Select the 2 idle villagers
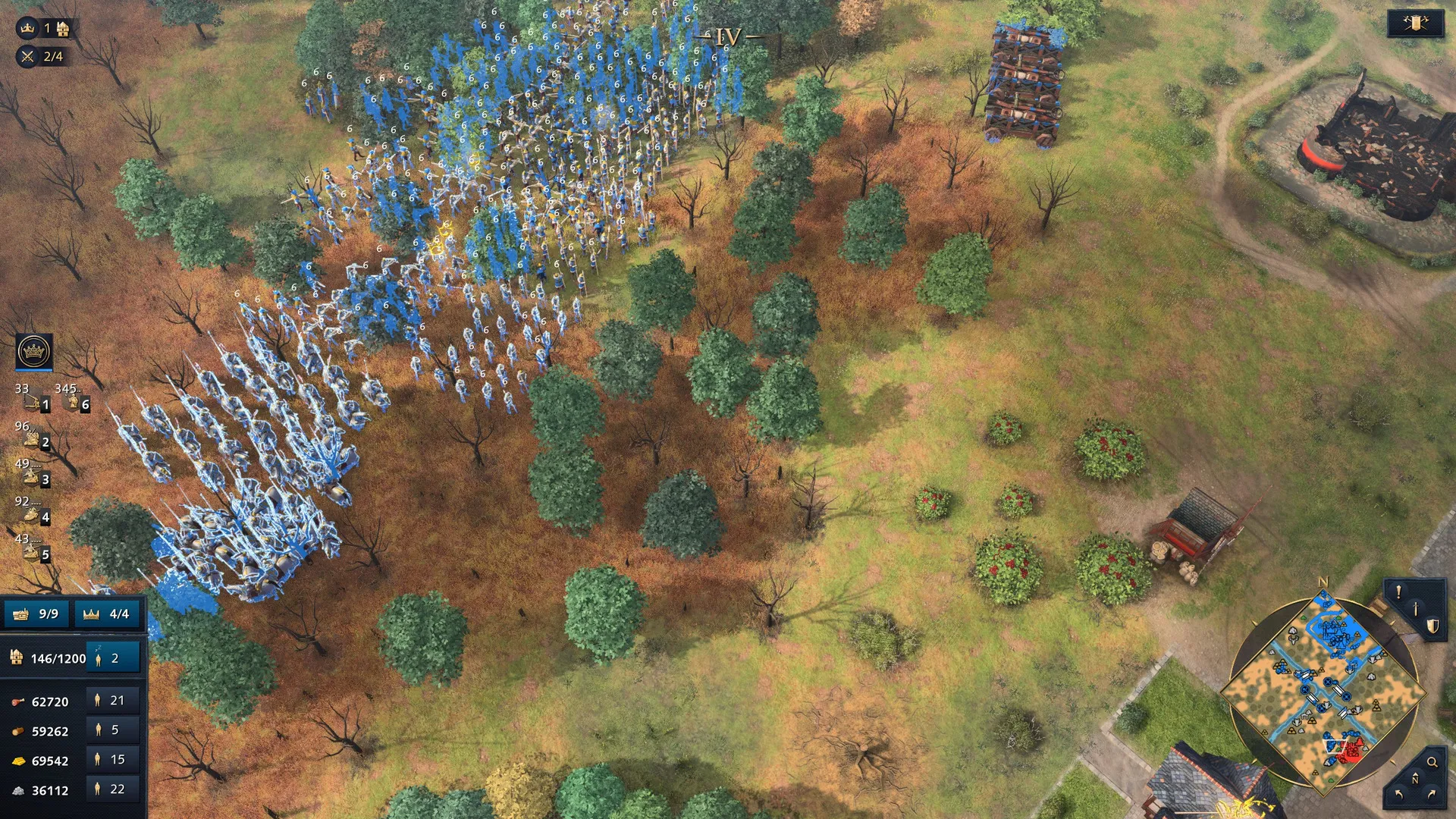Image resolution: width=1456 pixels, height=819 pixels. pos(112,658)
